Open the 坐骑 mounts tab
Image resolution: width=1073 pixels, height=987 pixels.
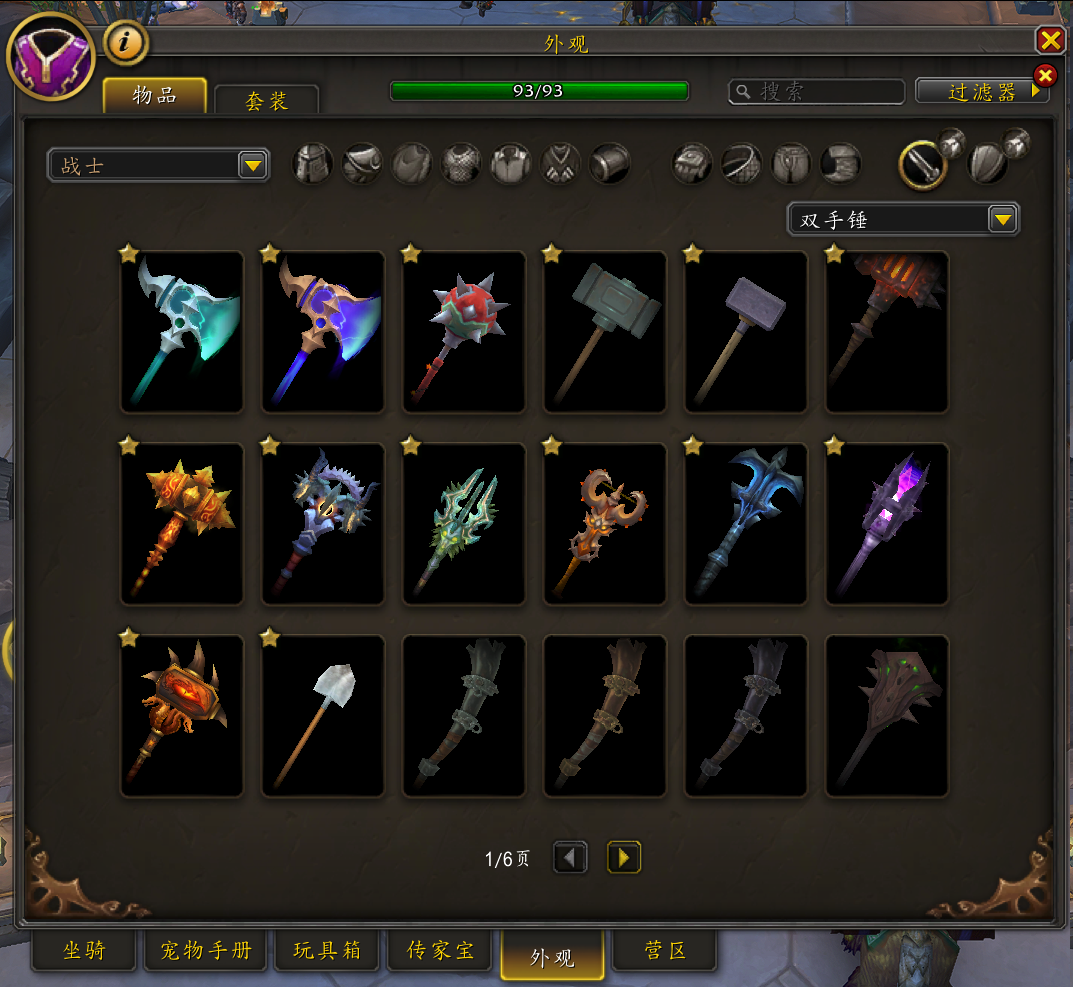pyautogui.click(x=84, y=950)
